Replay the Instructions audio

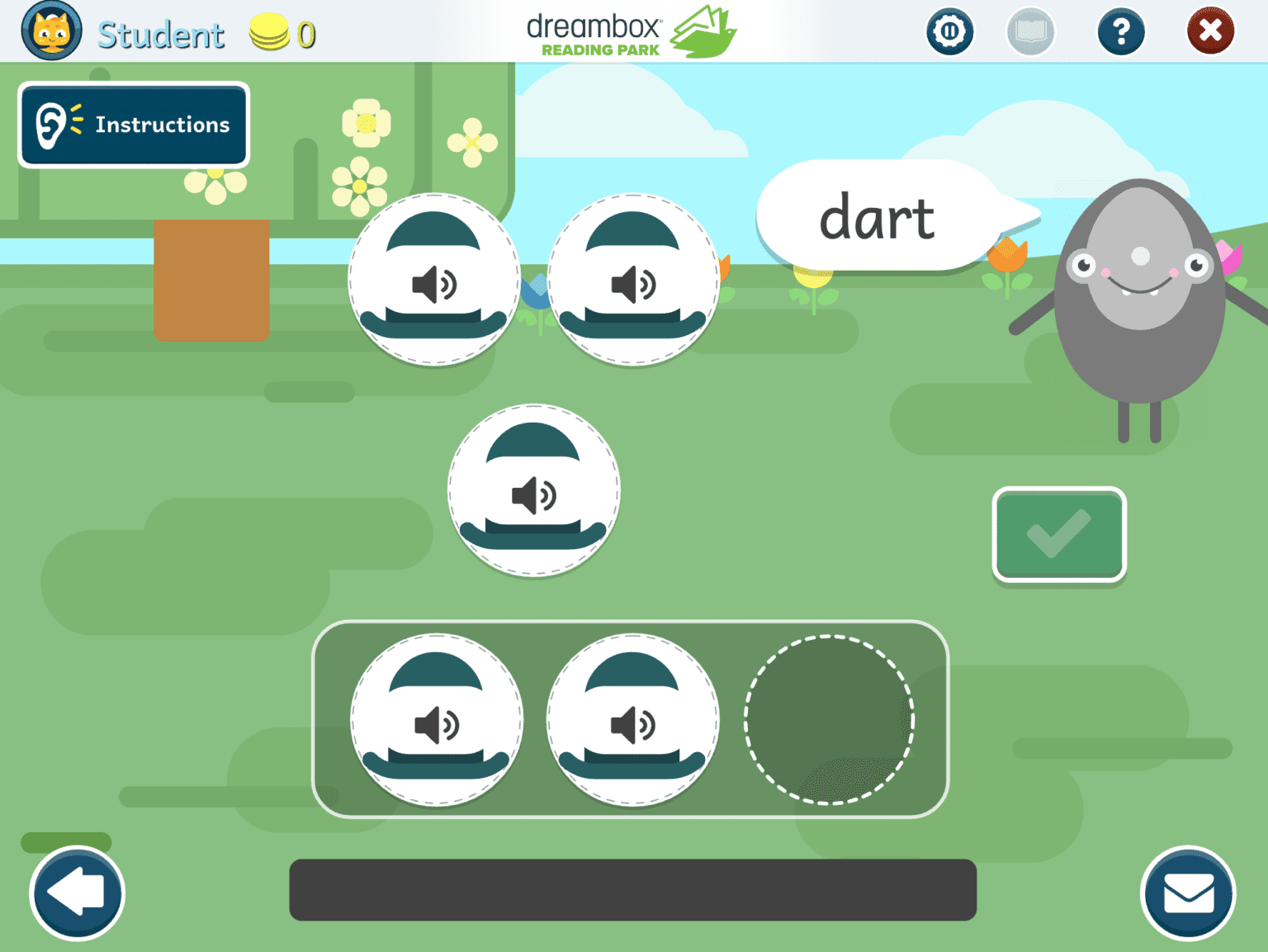(133, 124)
